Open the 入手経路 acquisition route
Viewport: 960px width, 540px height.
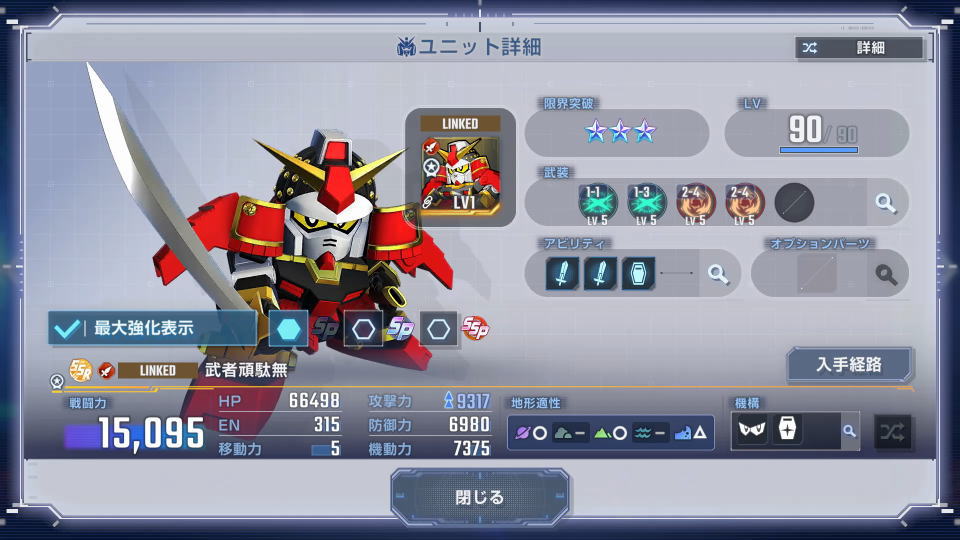[849, 365]
